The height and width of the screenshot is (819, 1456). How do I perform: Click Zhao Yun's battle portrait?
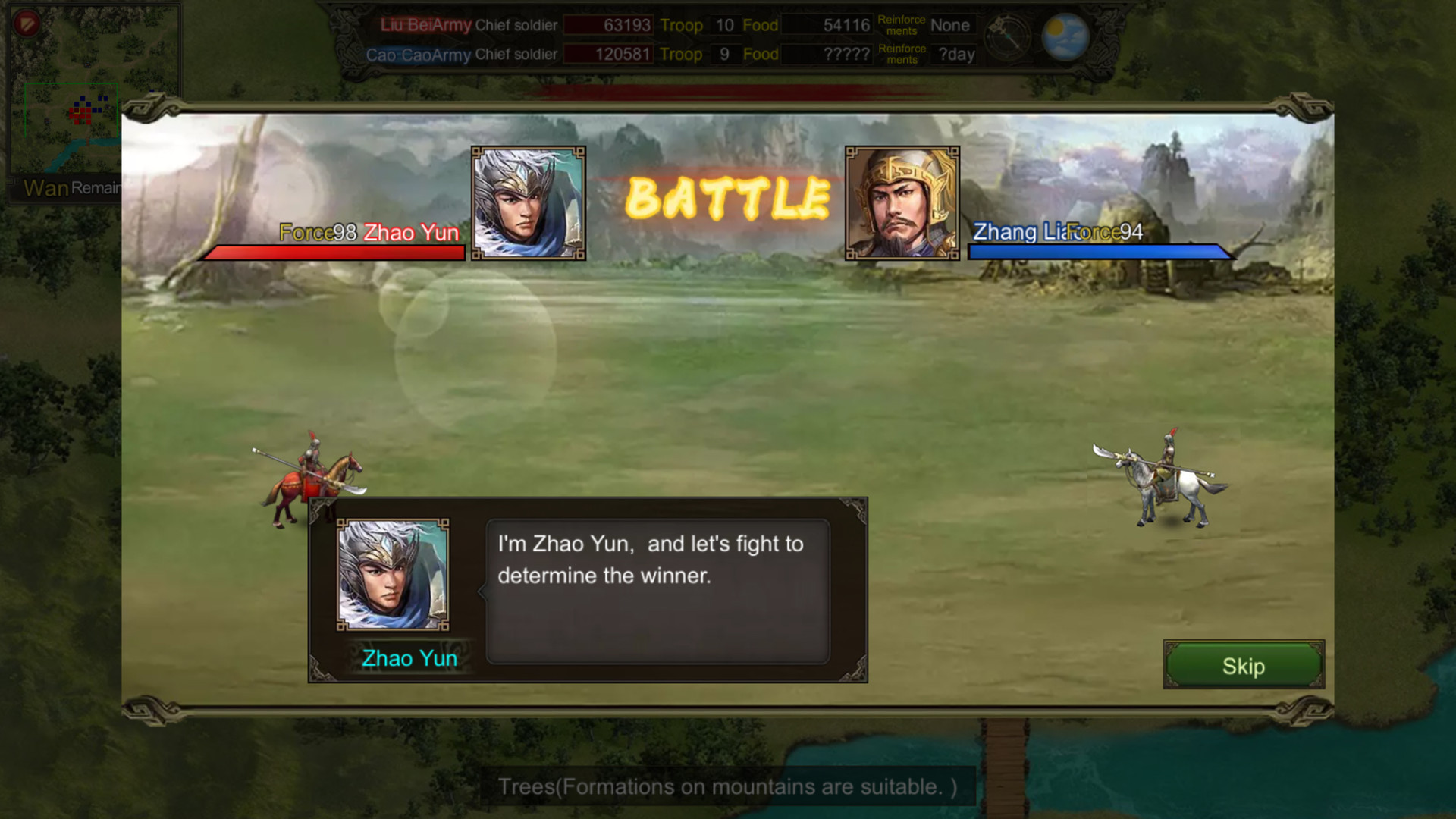coord(528,202)
